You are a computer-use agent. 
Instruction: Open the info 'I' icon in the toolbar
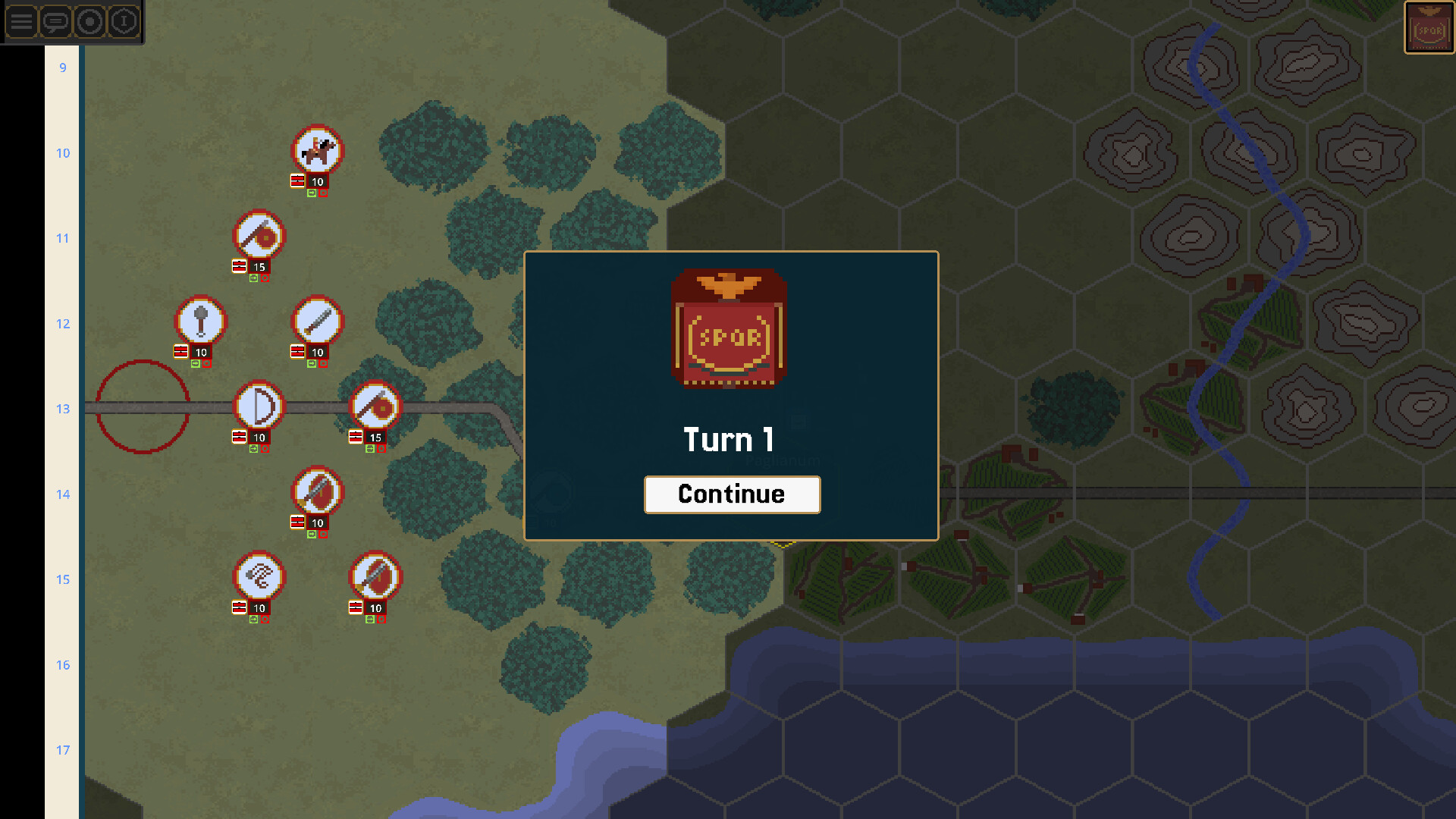click(x=124, y=22)
